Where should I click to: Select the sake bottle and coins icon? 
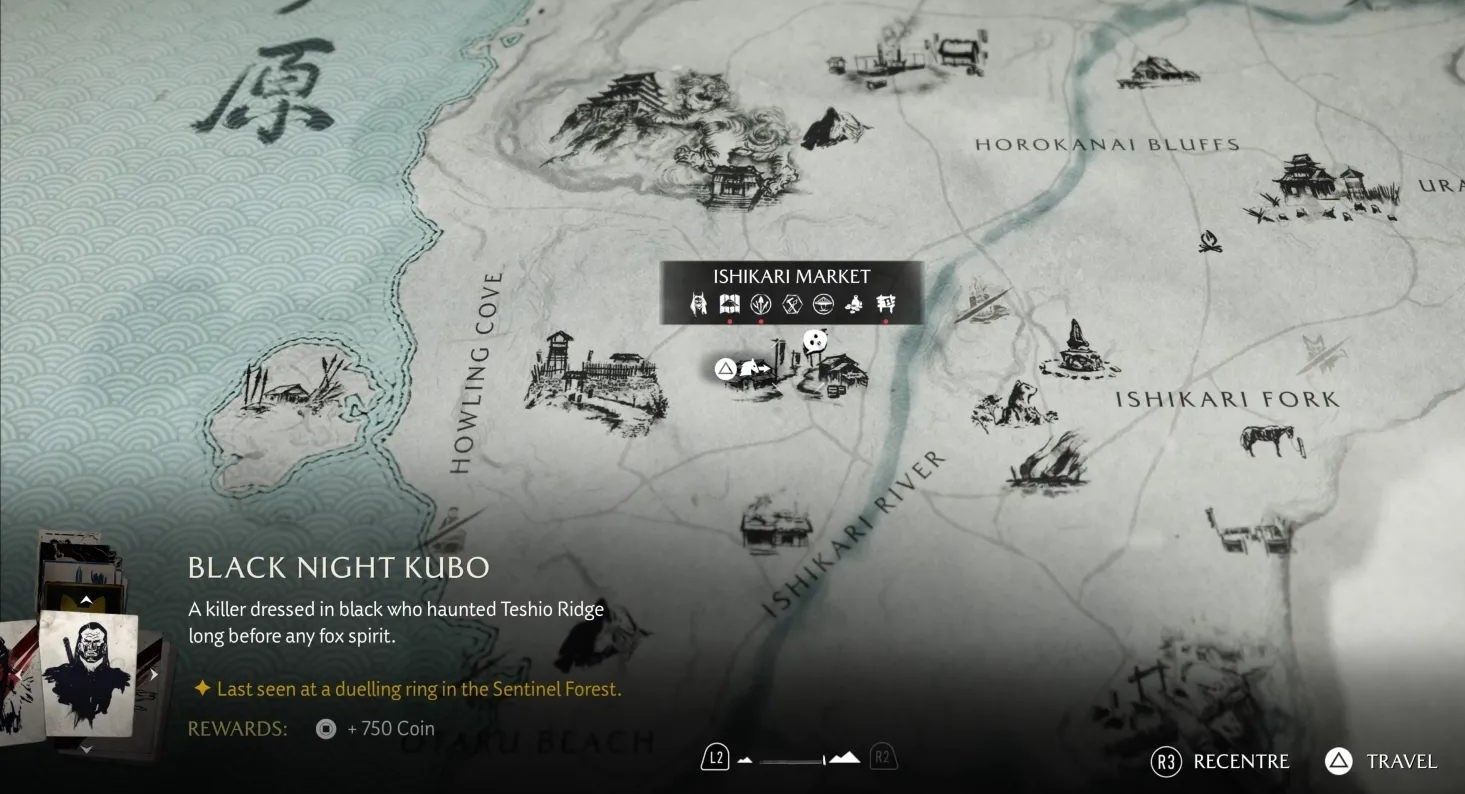click(855, 304)
